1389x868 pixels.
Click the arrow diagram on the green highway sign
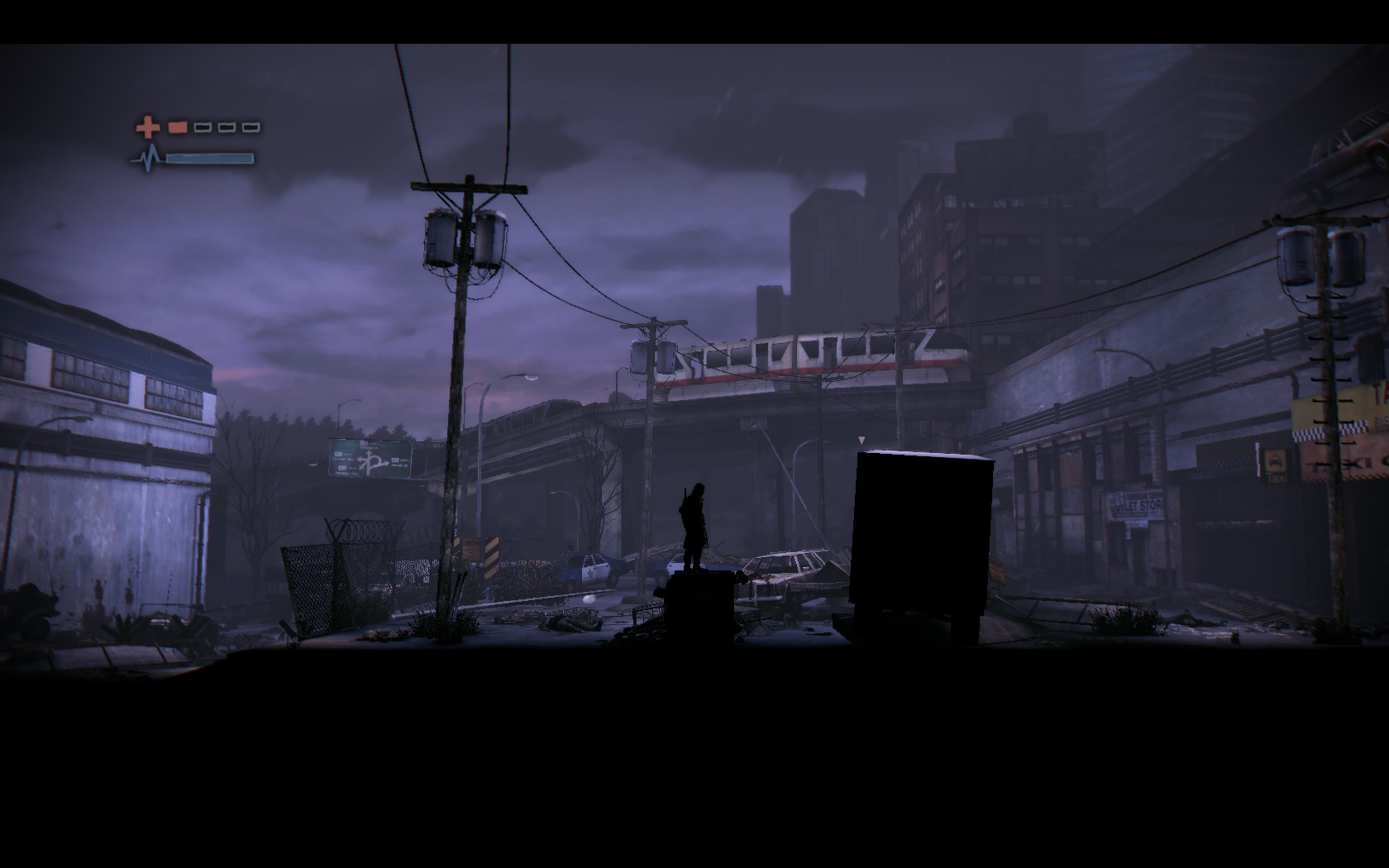click(373, 460)
